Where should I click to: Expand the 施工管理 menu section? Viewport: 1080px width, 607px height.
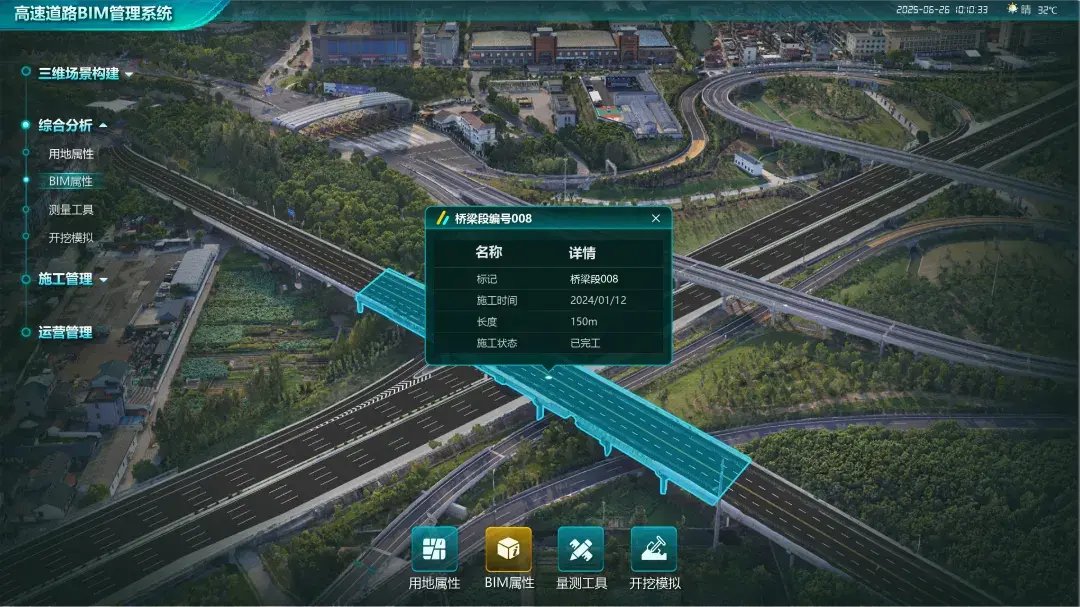coord(66,279)
